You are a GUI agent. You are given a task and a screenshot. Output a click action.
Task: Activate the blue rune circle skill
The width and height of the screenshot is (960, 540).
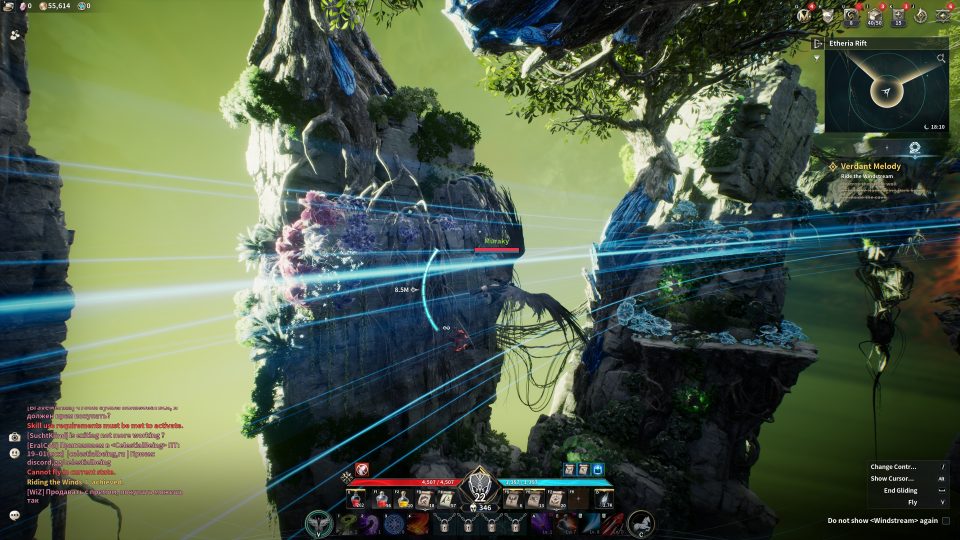393,523
